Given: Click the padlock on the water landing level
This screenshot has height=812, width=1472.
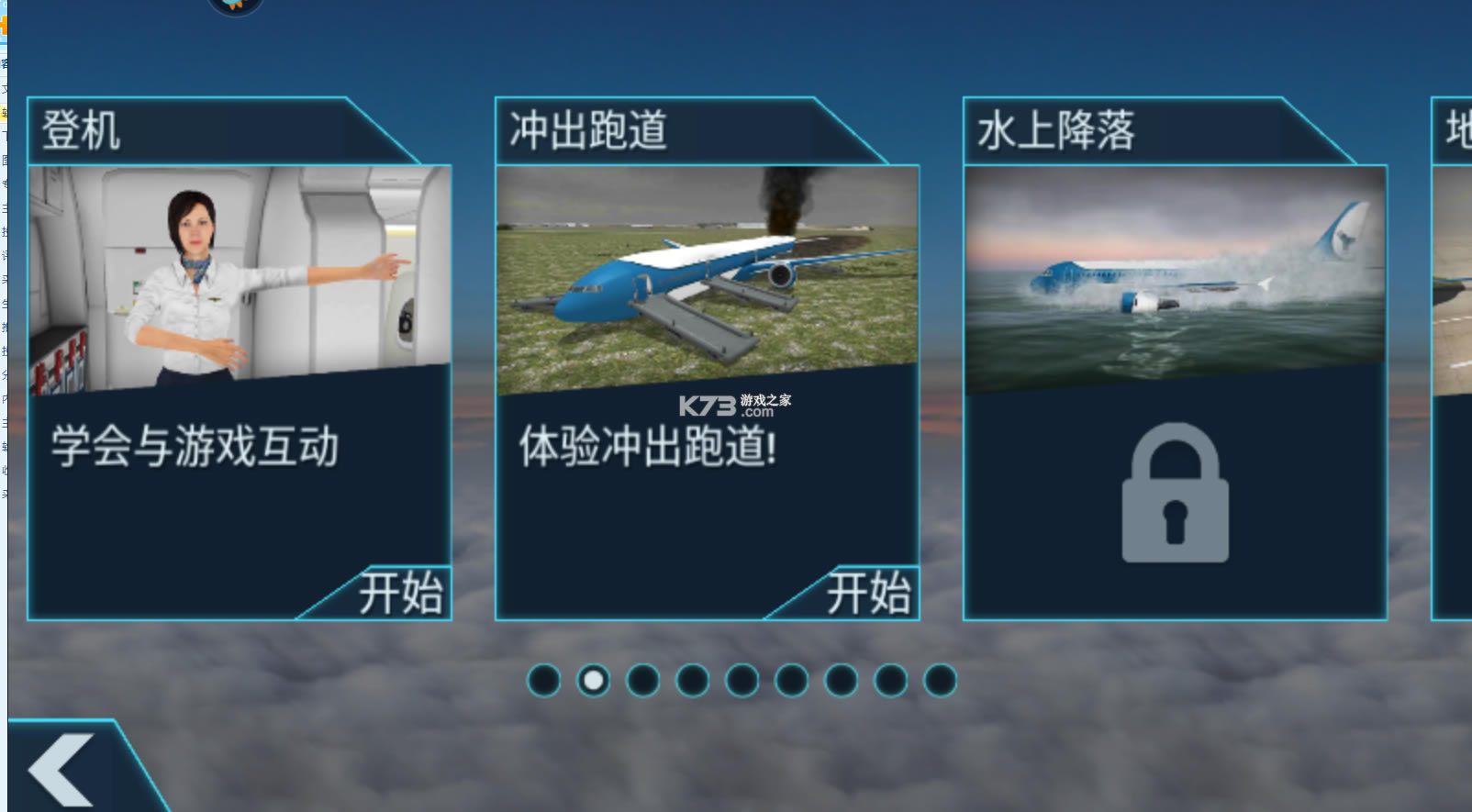Looking at the screenshot, I should tap(1175, 494).
